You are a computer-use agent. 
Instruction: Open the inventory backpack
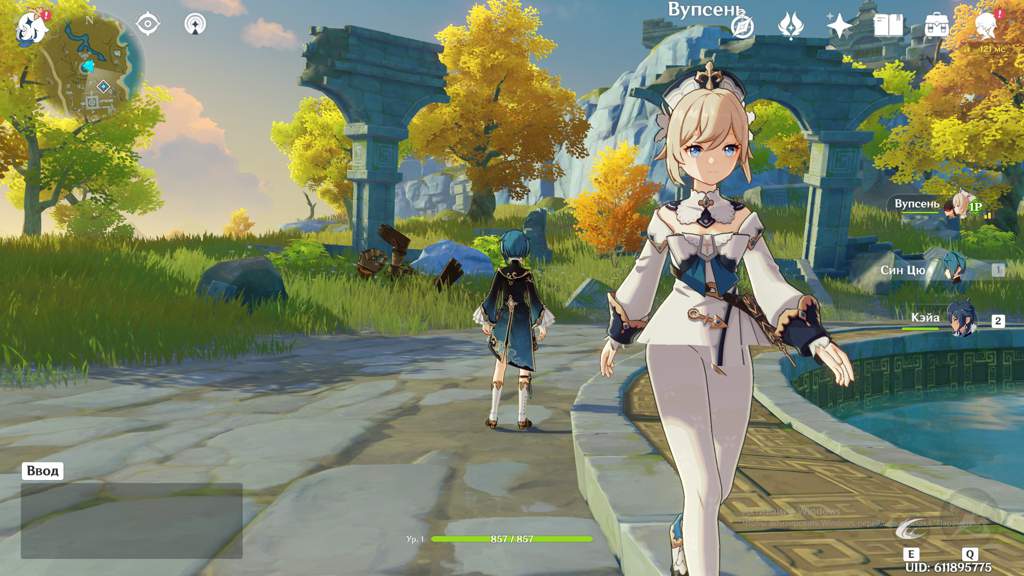click(x=937, y=26)
